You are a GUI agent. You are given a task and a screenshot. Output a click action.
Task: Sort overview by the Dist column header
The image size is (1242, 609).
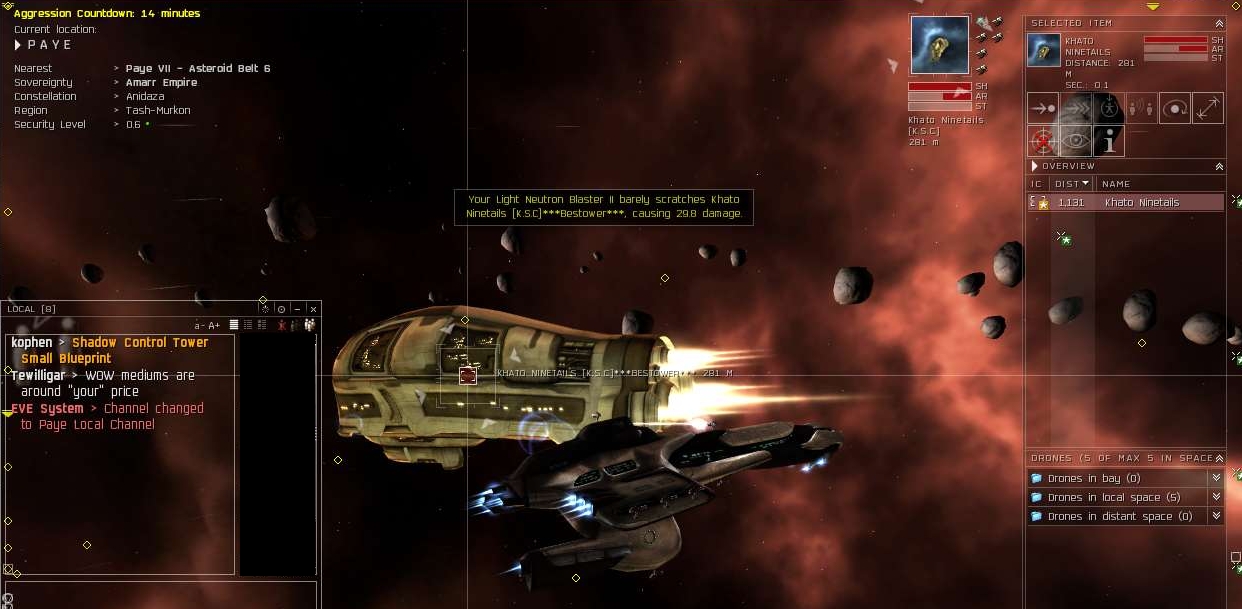(x=1070, y=184)
